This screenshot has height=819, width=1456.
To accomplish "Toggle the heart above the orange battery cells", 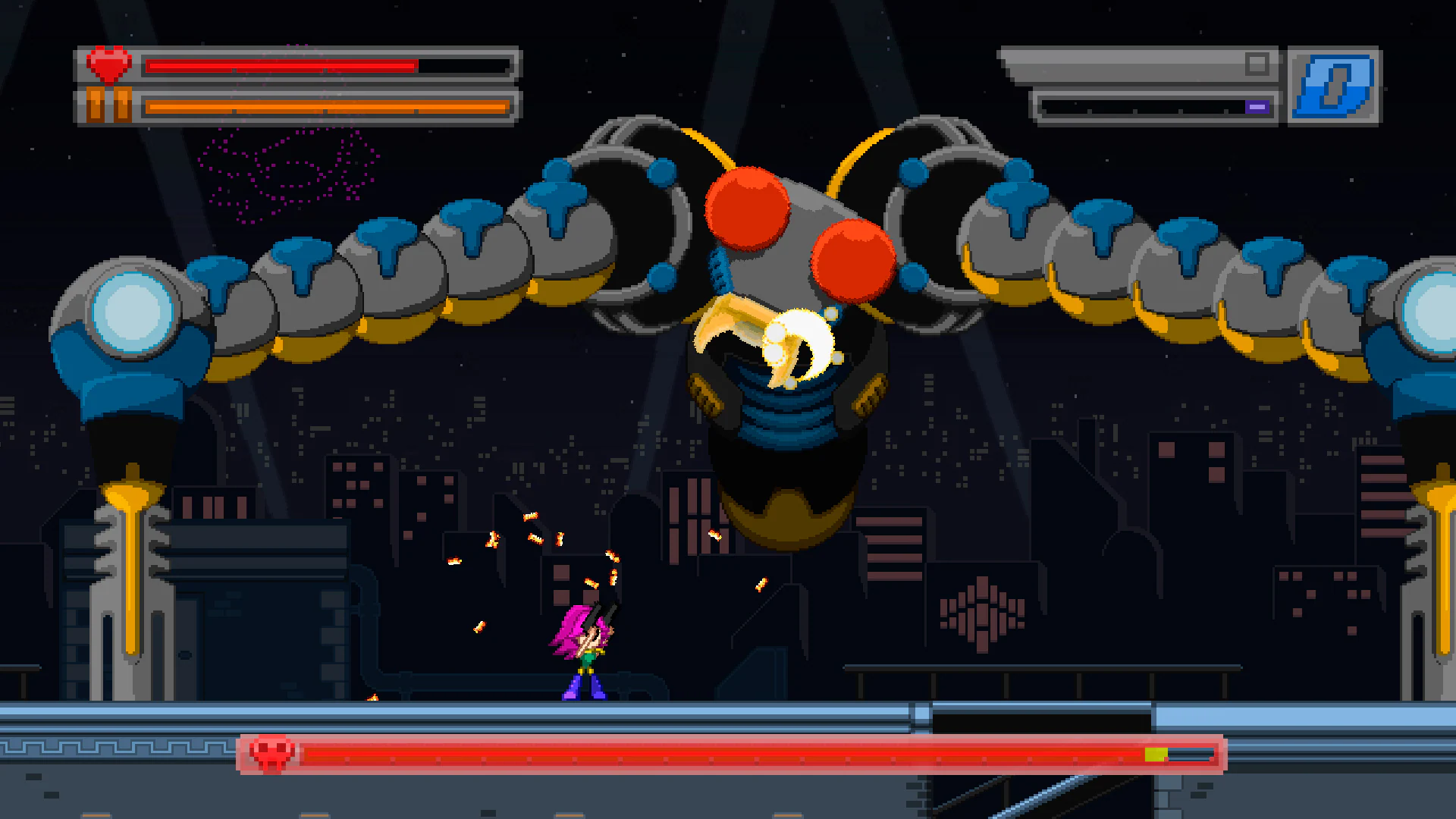I will (x=108, y=64).
